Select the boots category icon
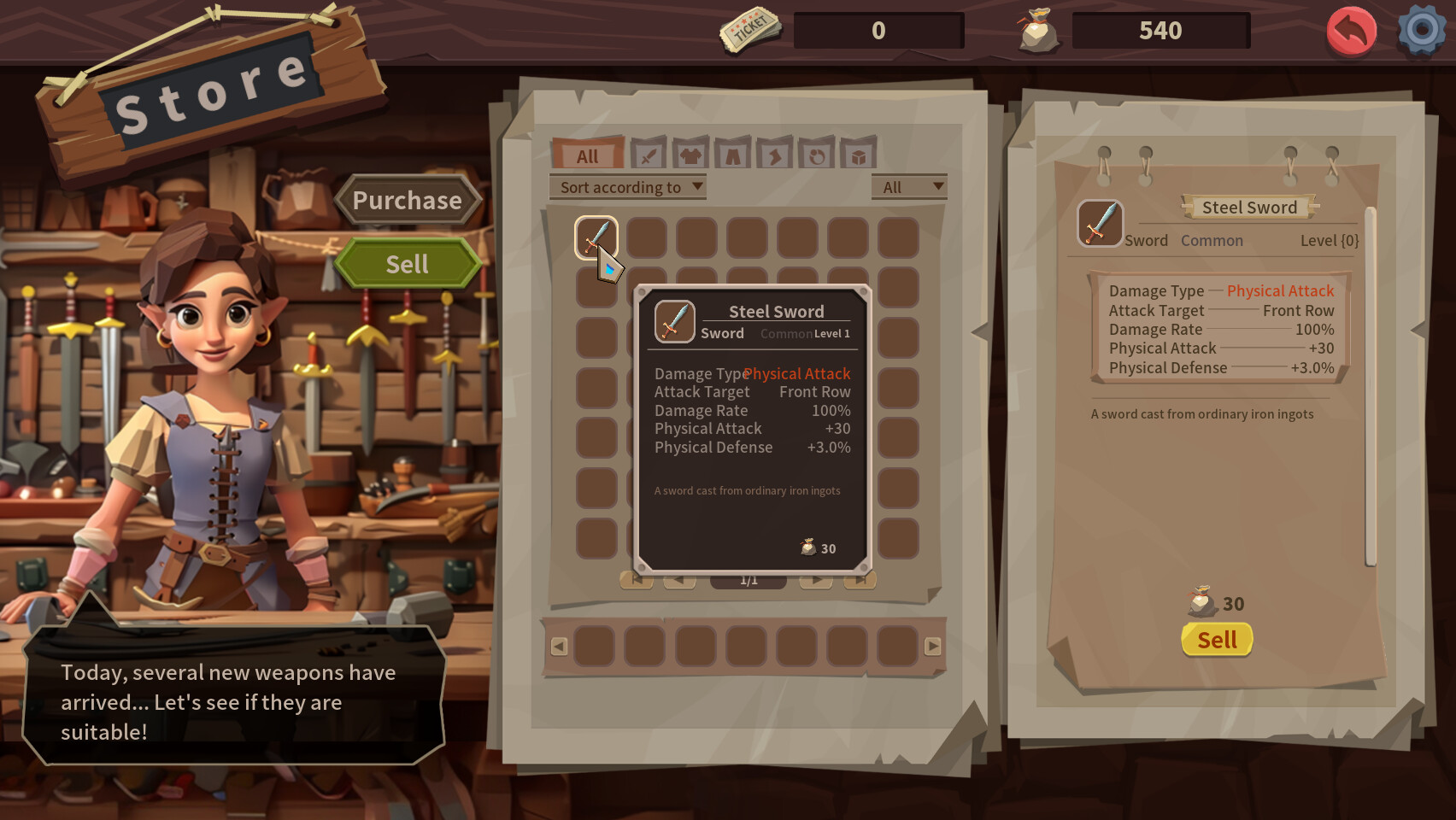 click(x=774, y=155)
